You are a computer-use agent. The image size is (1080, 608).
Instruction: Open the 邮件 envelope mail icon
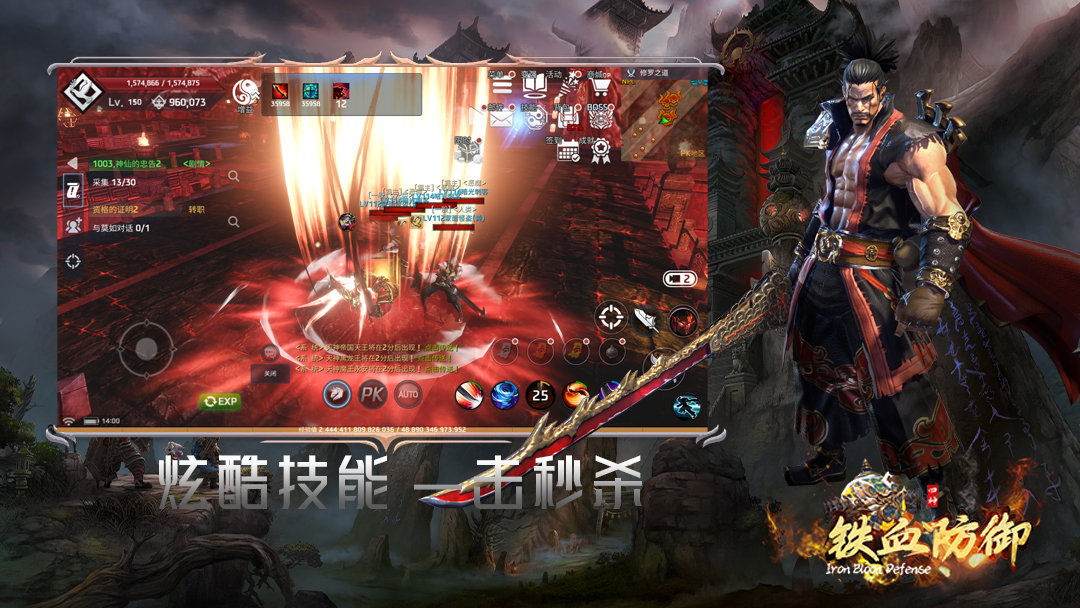point(502,119)
